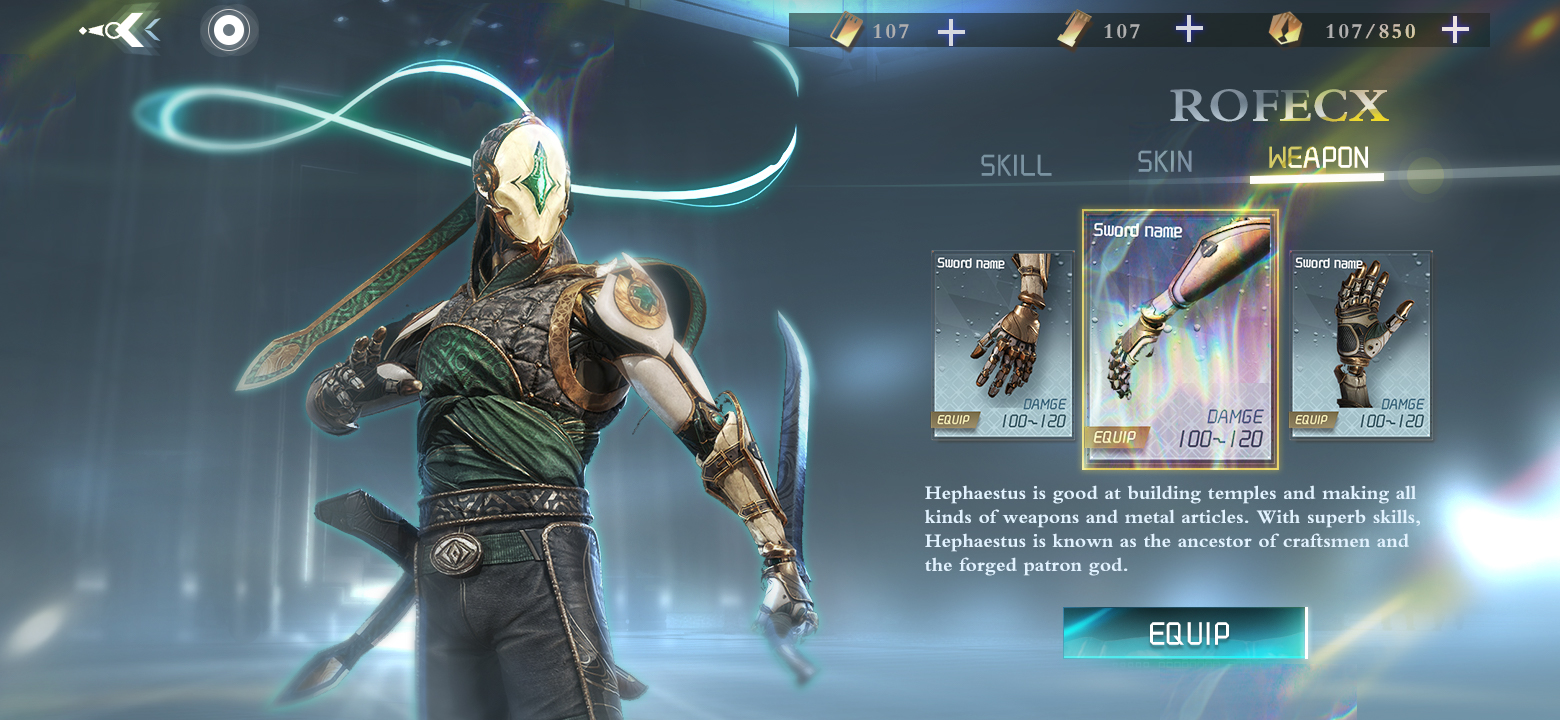This screenshot has width=1560, height=720.
Task: Choose the holographic full-arm weapon card
Action: (x=1180, y=340)
